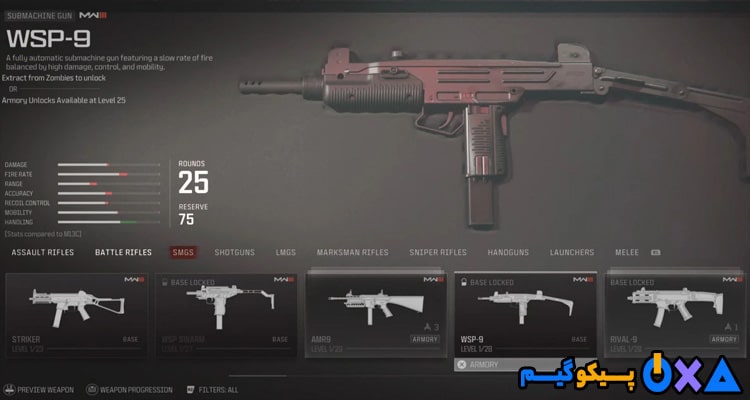This screenshot has width=750, height=400.
Task: Switch to the LMGs tab
Action: pyautogui.click(x=288, y=253)
